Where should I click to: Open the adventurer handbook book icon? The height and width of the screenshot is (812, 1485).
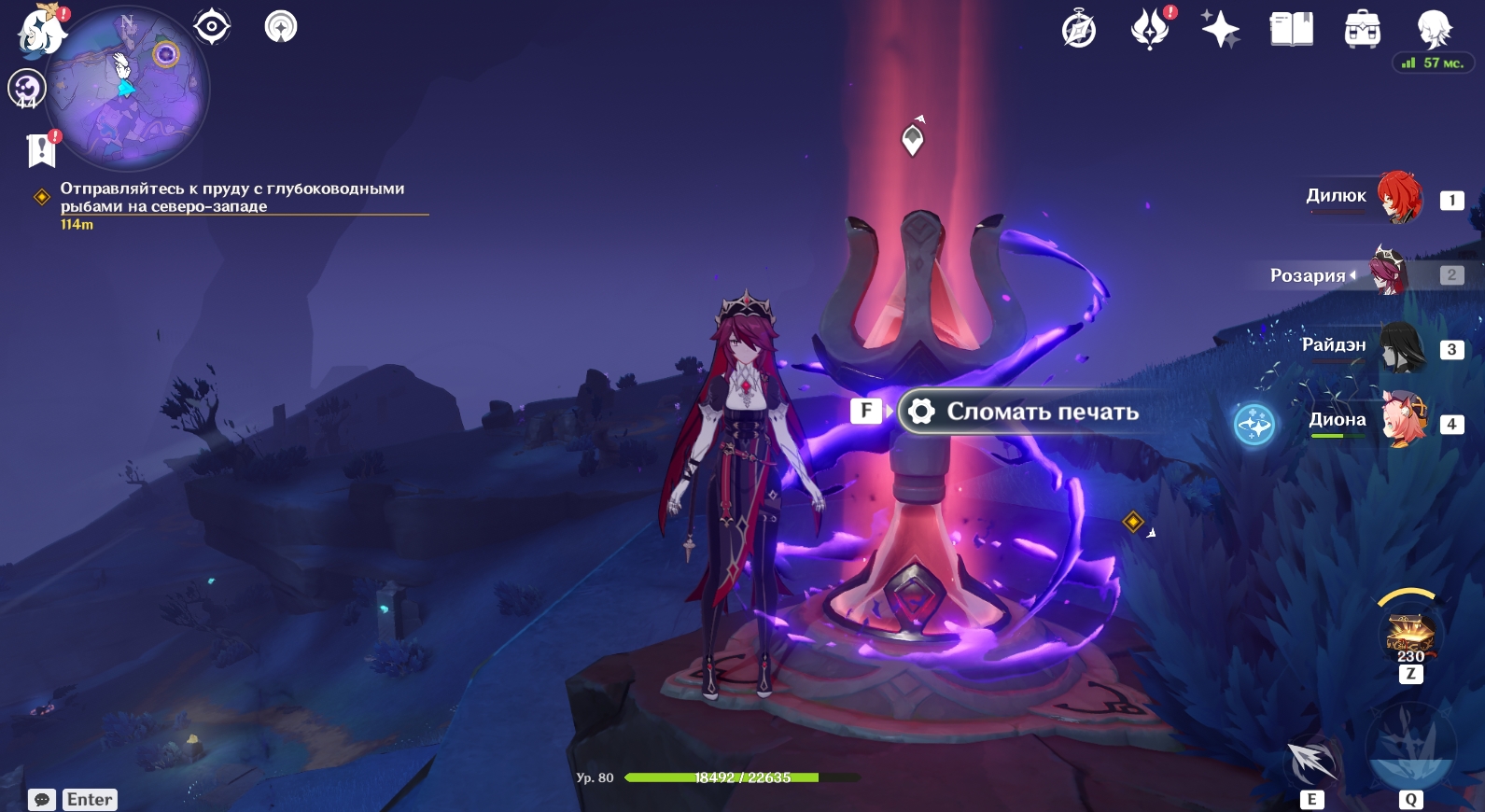[1291, 30]
